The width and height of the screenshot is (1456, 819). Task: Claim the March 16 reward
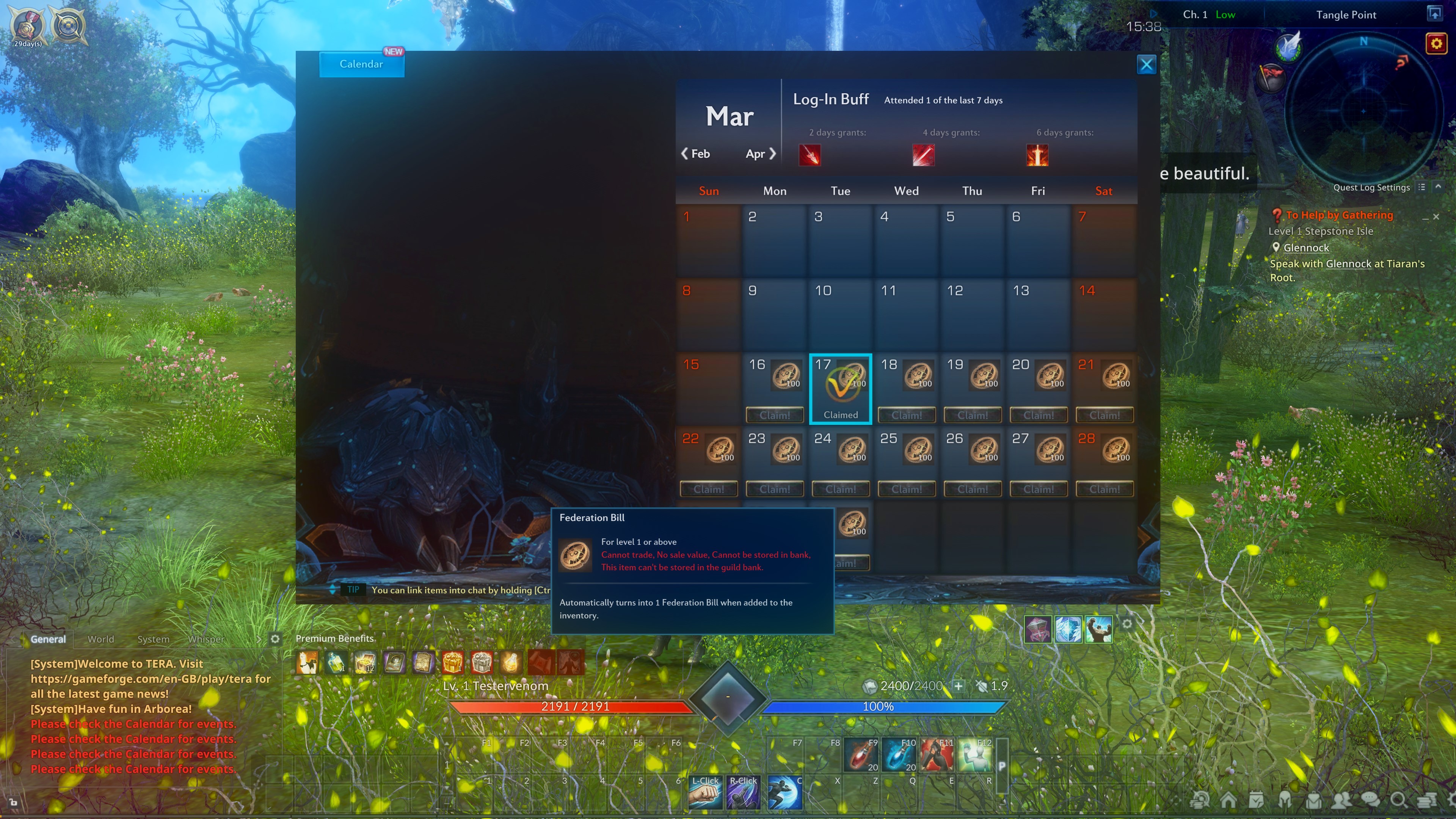point(774,416)
